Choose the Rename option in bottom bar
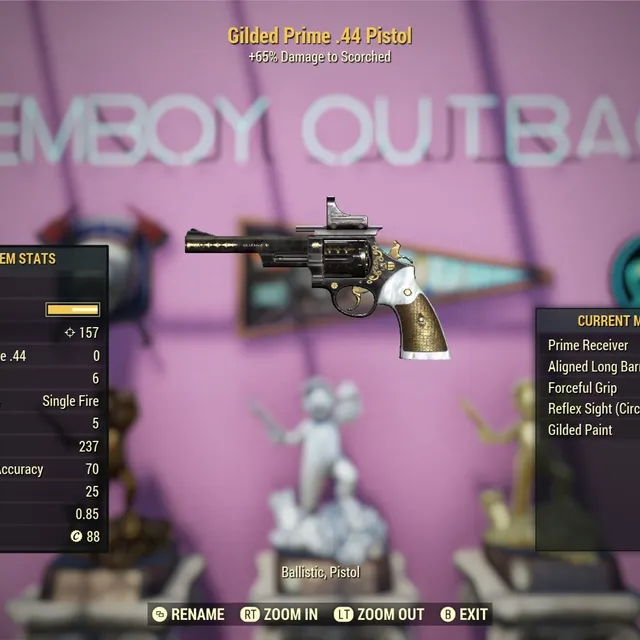The height and width of the screenshot is (640, 640). pyautogui.click(x=188, y=614)
